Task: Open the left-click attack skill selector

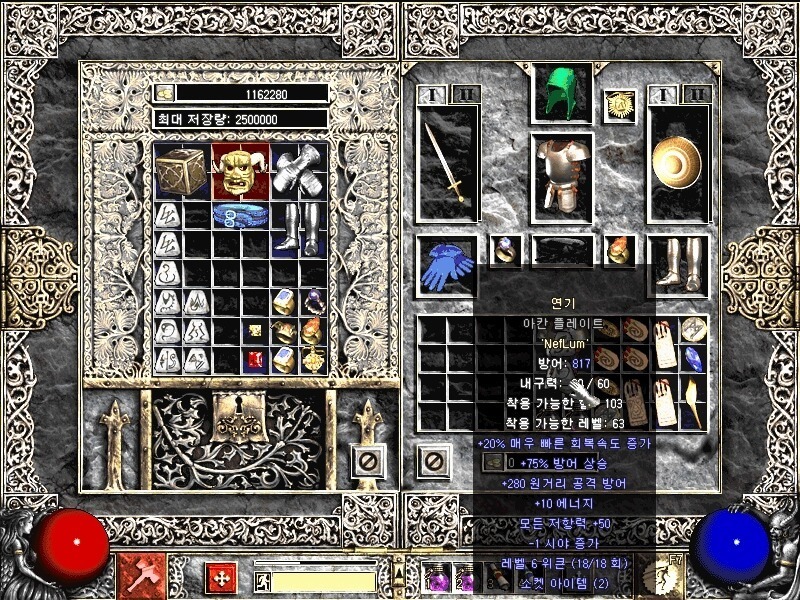Action: coord(137,577)
